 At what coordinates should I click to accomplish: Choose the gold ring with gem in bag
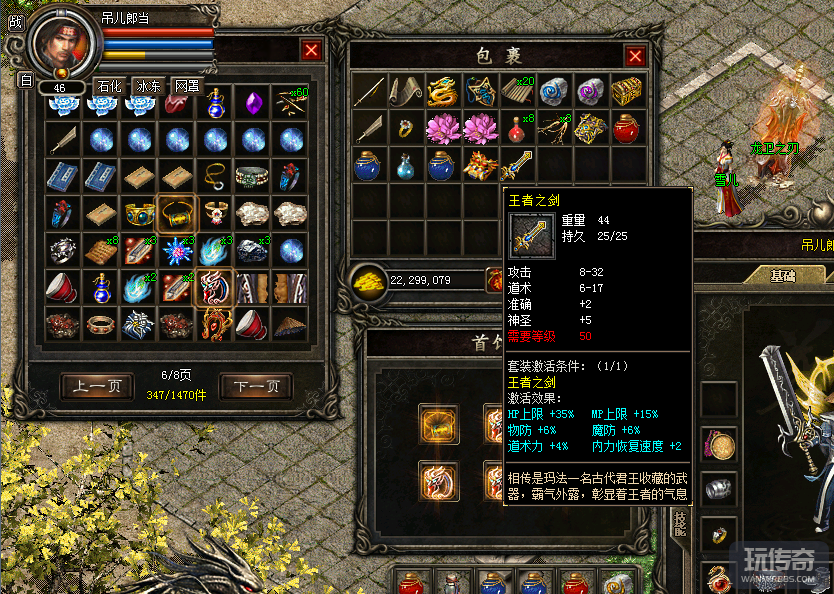(x=405, y=128)
